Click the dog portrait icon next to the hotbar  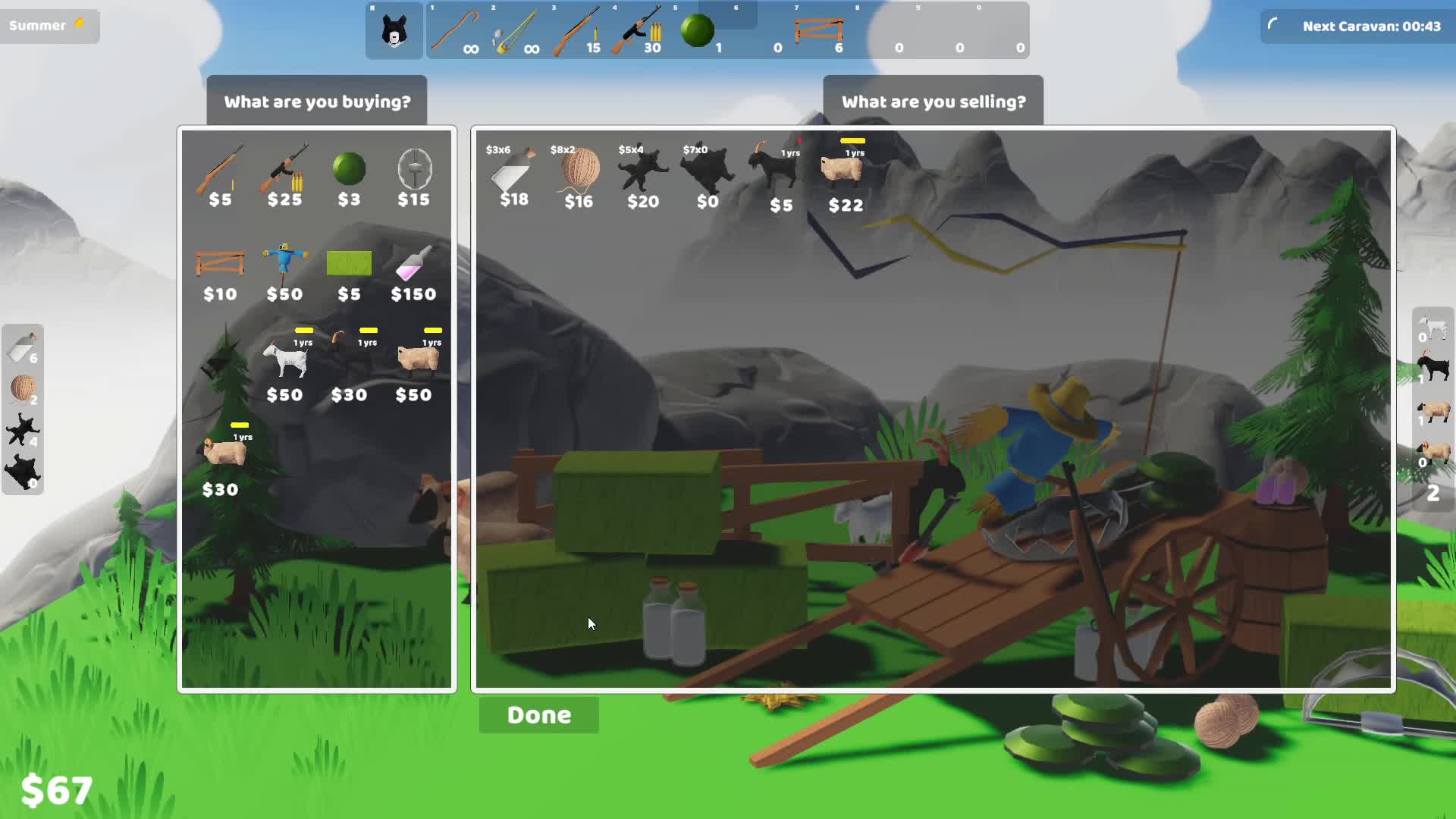pyautogui.click(x=394, y=30)
